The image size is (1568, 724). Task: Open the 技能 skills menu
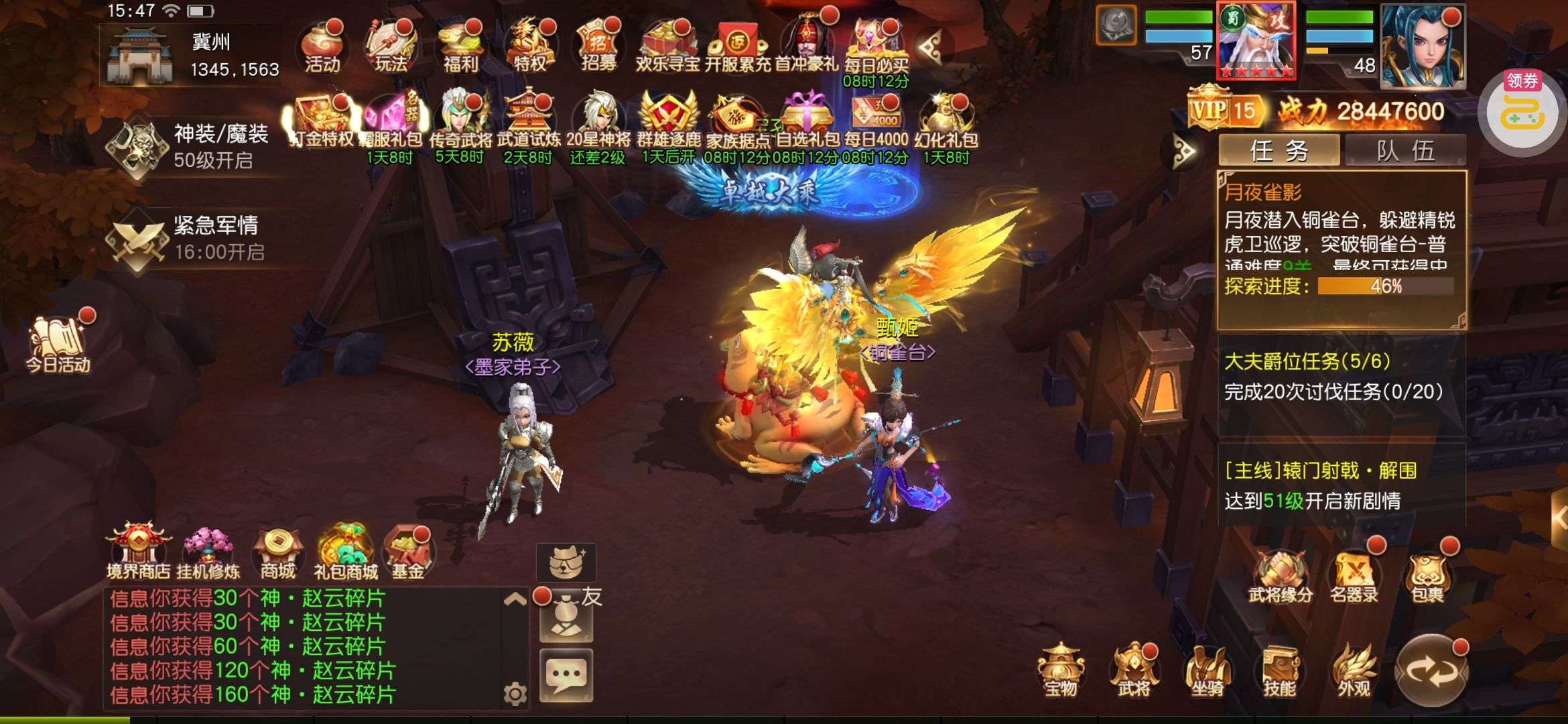(x=1280, y=670)
